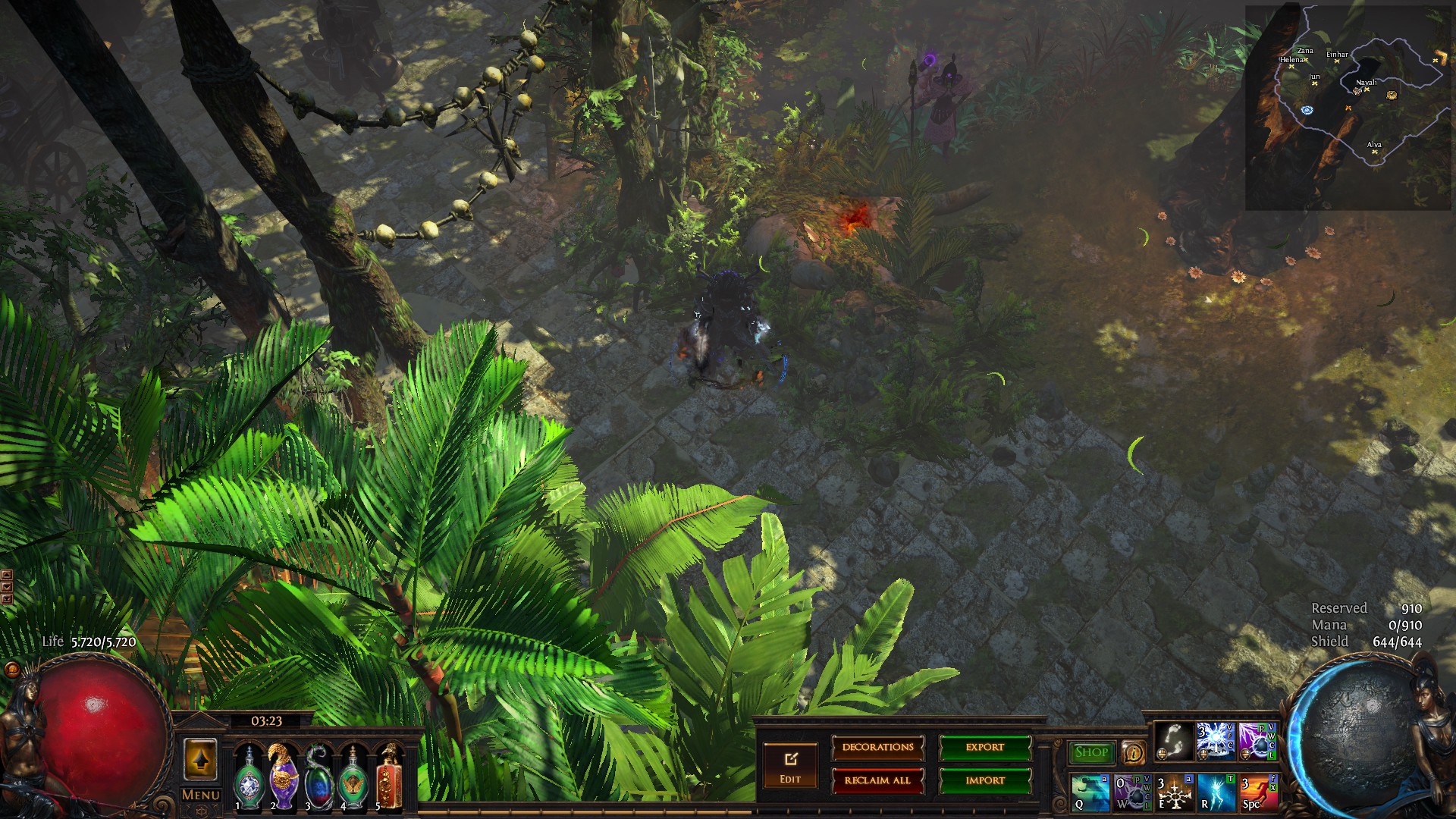The width and height of the screenshot is (1456, 819).
Task: Enter hideout Edit mode
Action: pyautogui.click(x=790, y=765)
